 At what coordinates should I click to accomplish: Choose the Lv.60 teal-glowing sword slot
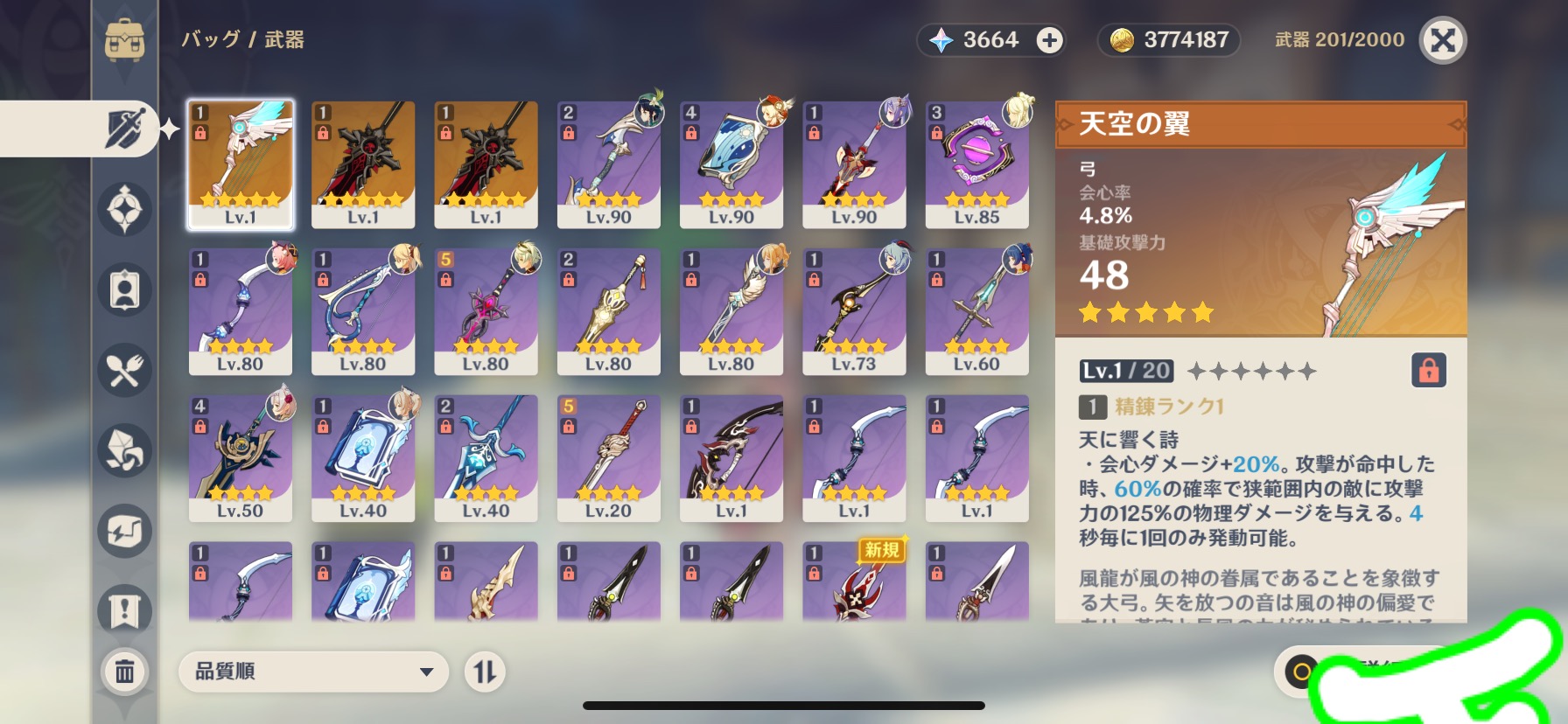976,311
